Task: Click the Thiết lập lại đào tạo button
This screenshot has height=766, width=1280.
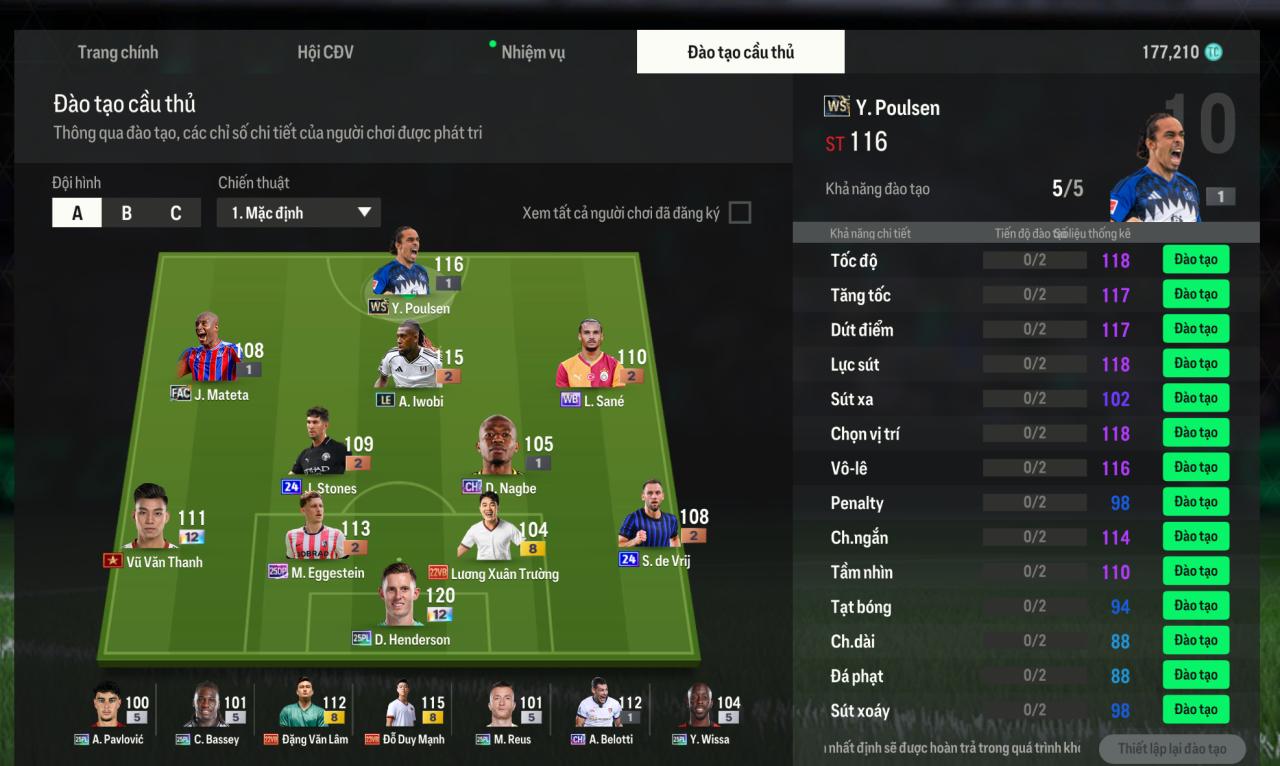Action: [x=1171, y=749]
